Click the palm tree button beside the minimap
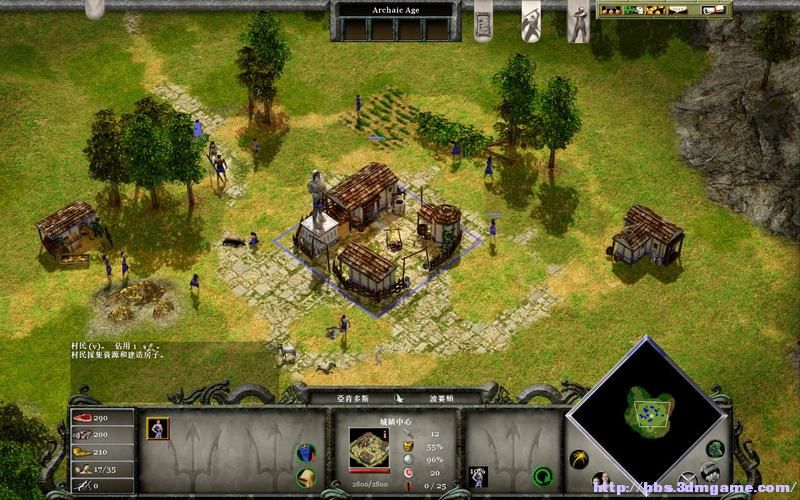The width and height of the screenshot is (800, 500). click(578, 458)
